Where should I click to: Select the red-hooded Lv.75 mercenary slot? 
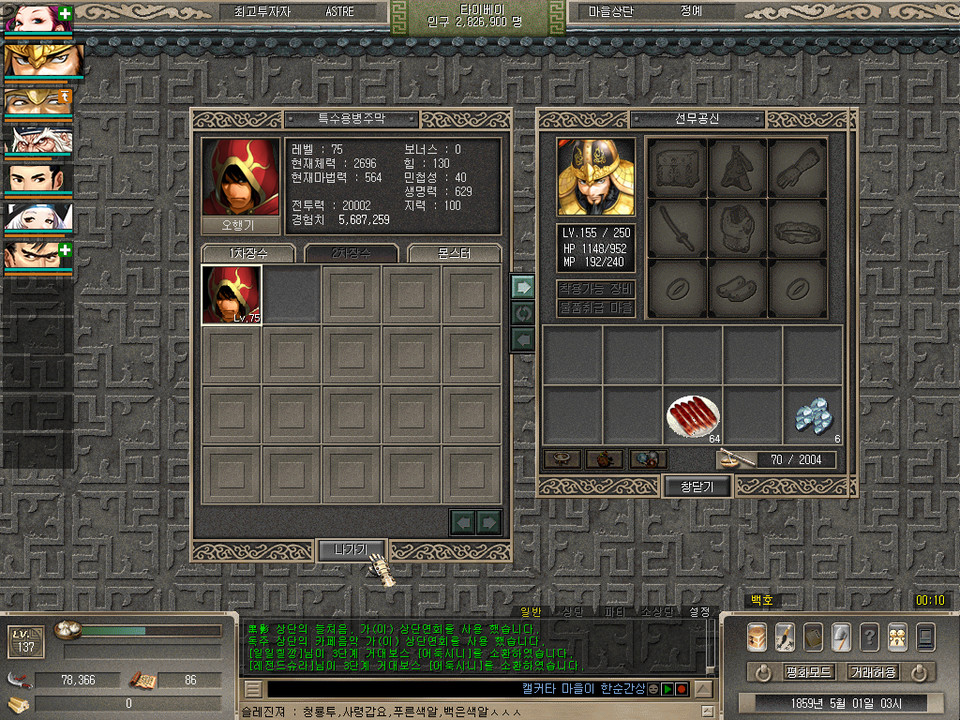(x=232, y=295)
